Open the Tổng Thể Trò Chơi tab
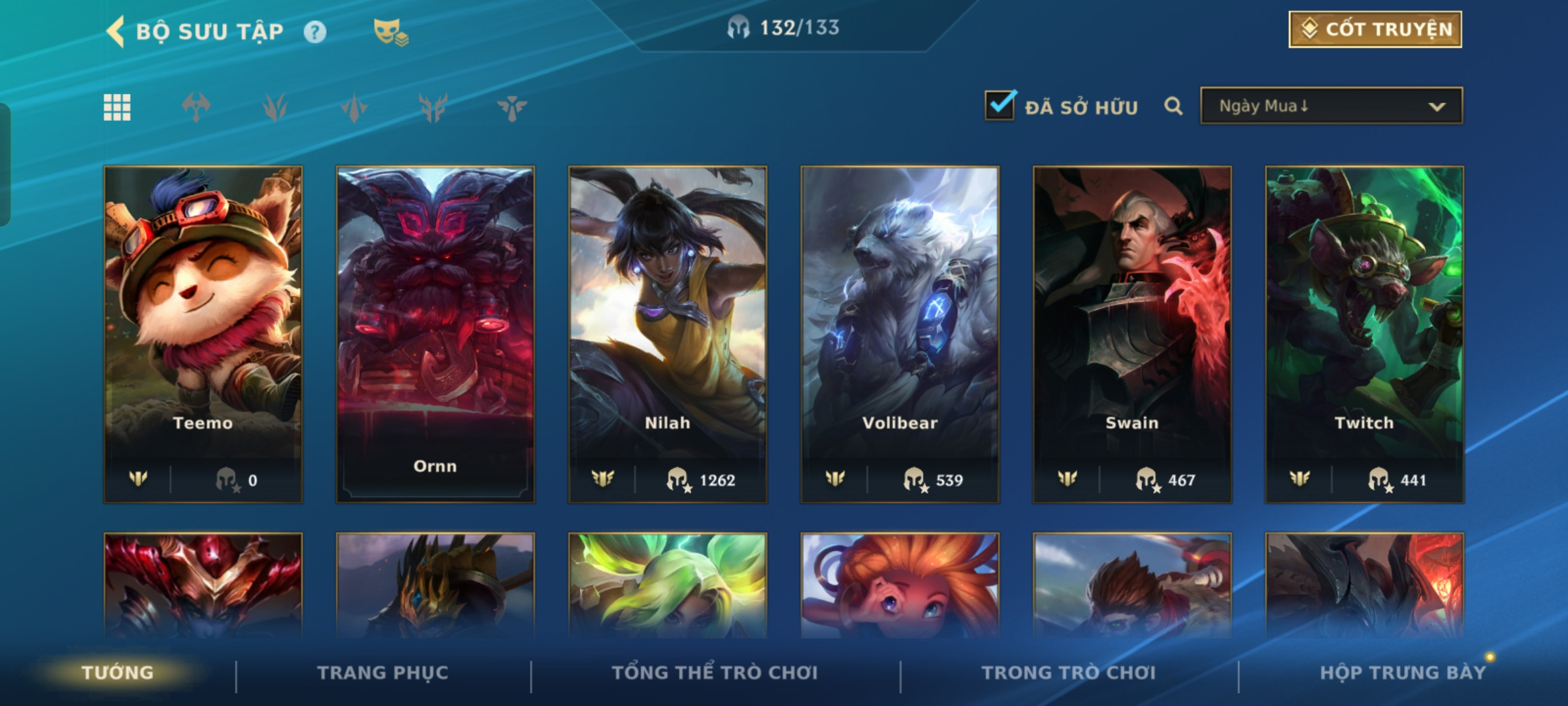Viewport: 1568px width, 706px height. [715, 673]
